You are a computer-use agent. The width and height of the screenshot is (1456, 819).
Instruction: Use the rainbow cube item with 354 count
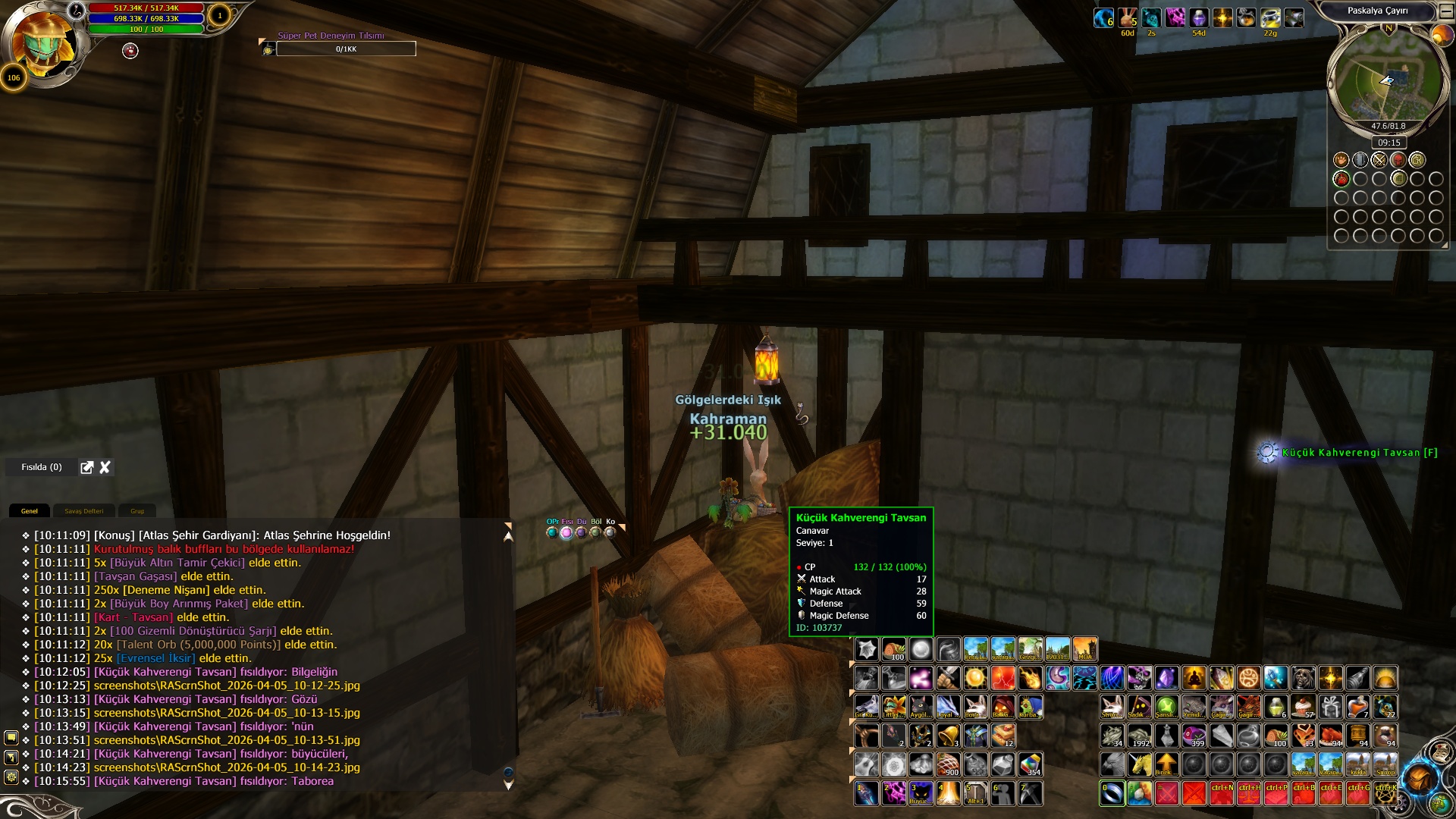point(1030,764)
